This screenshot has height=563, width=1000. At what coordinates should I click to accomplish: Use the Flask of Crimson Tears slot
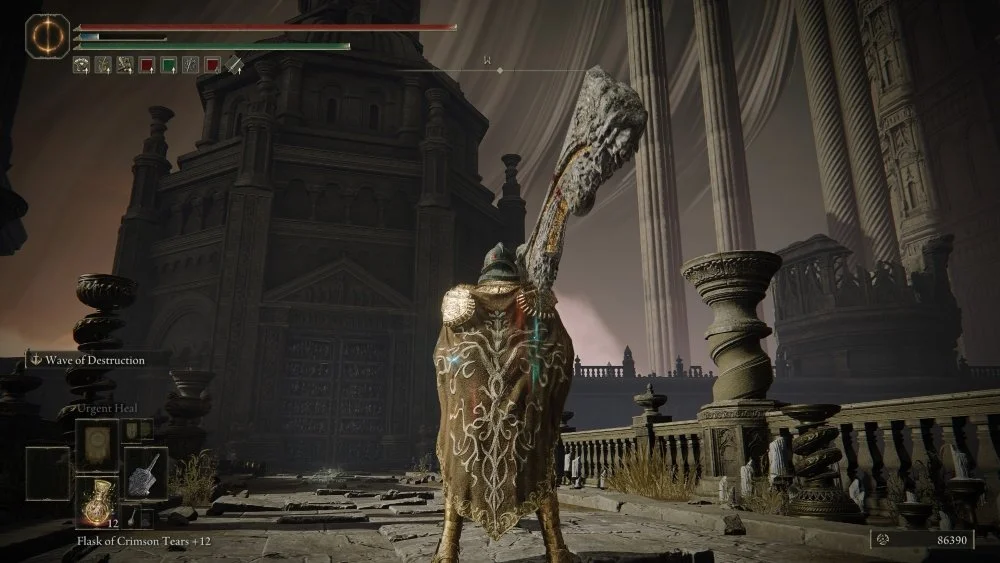[x=97, y=501]
